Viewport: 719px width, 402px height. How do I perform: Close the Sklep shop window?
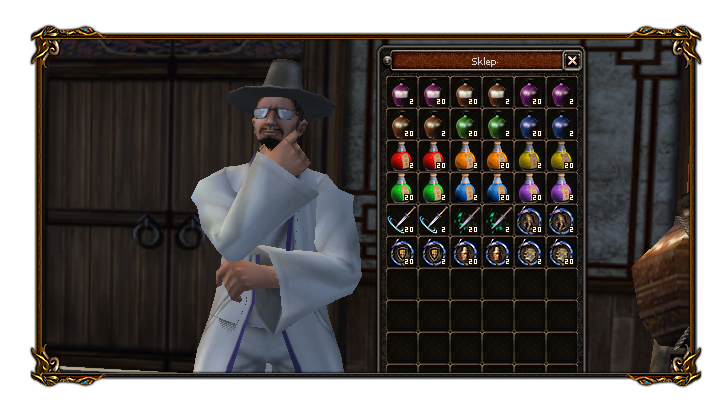[x=572, y=61]
